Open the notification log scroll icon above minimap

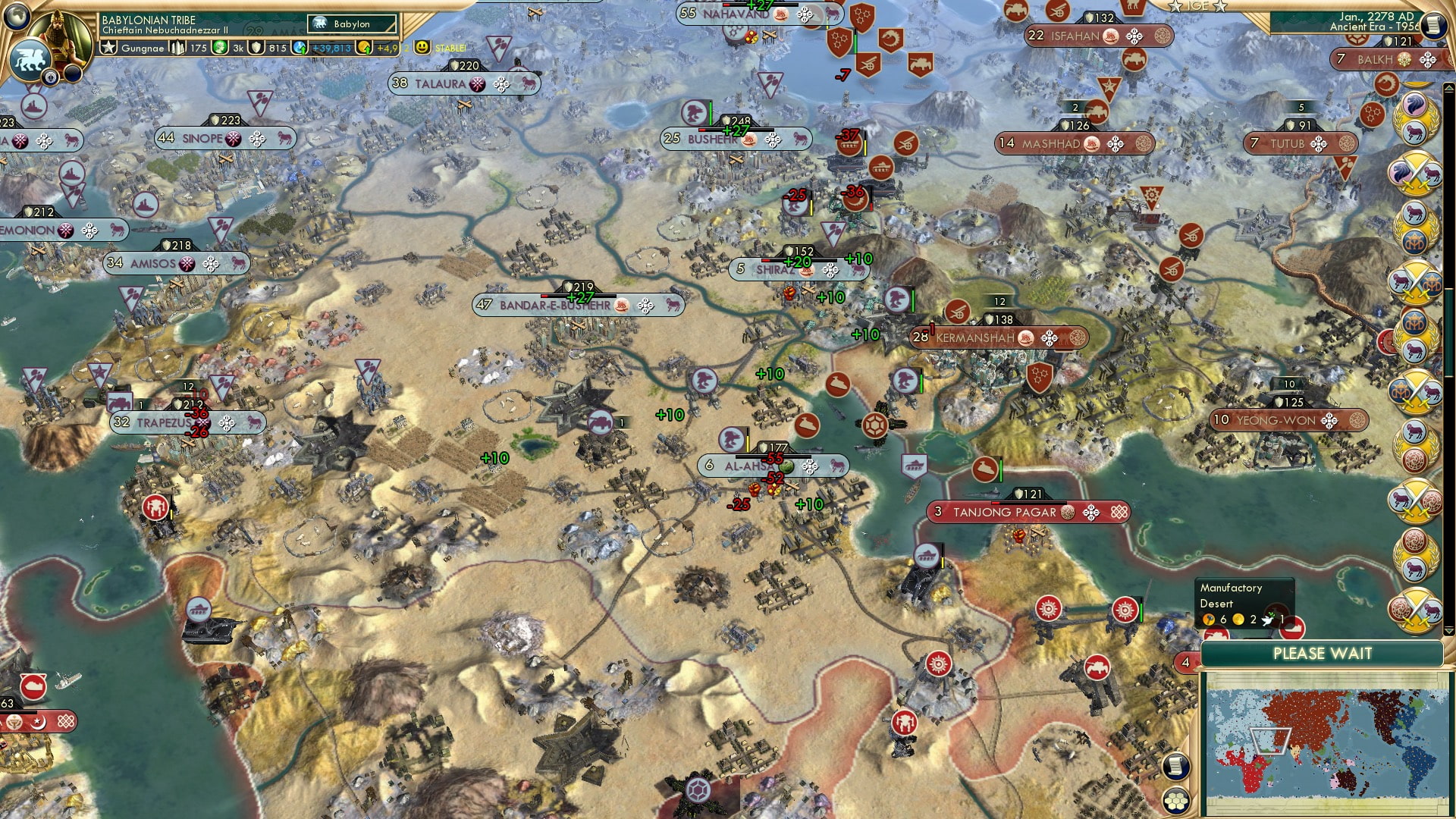click(x=1175, y=767)
